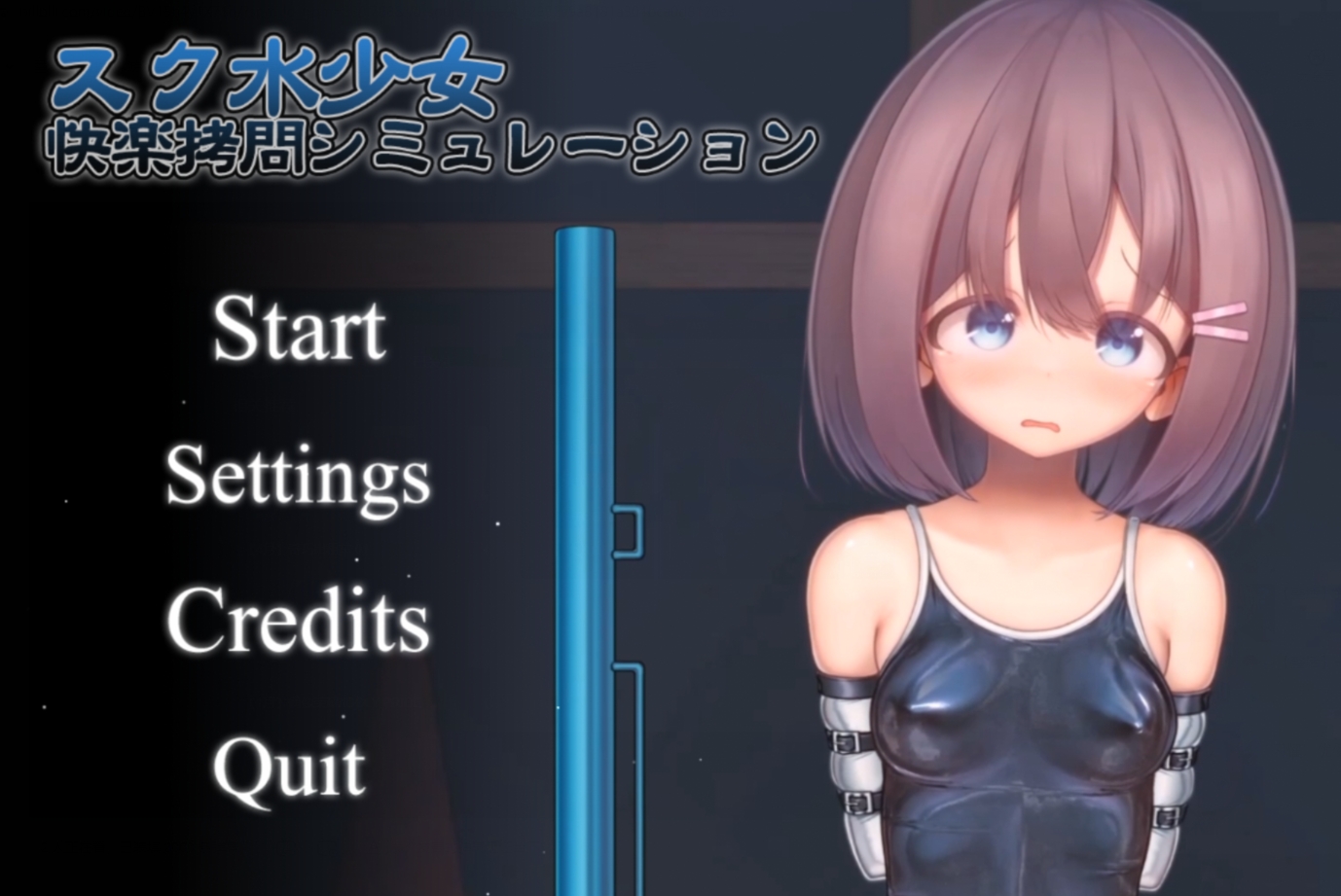This screenshot has height=896, width=1341.
Task: Open the Settings menu entry
Action: tap(299, 479)
